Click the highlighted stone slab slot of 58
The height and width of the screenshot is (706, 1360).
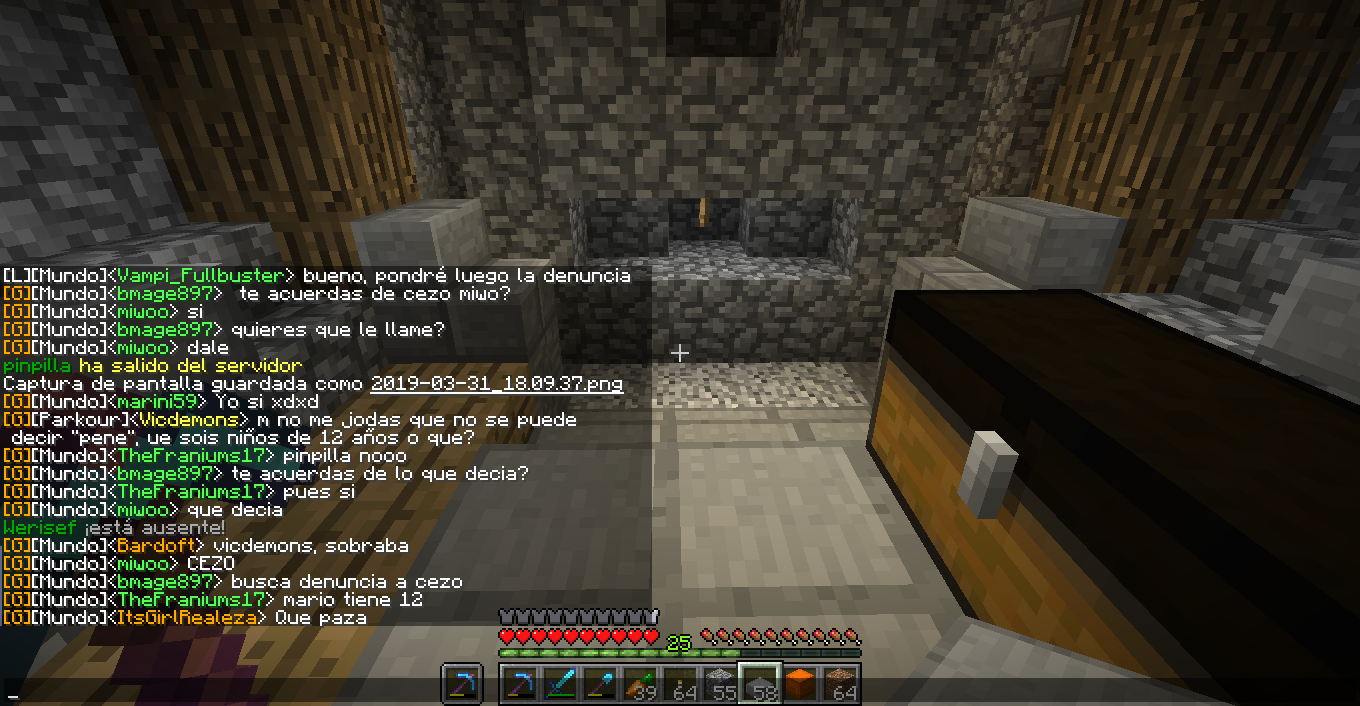click(x=760, y=685)
